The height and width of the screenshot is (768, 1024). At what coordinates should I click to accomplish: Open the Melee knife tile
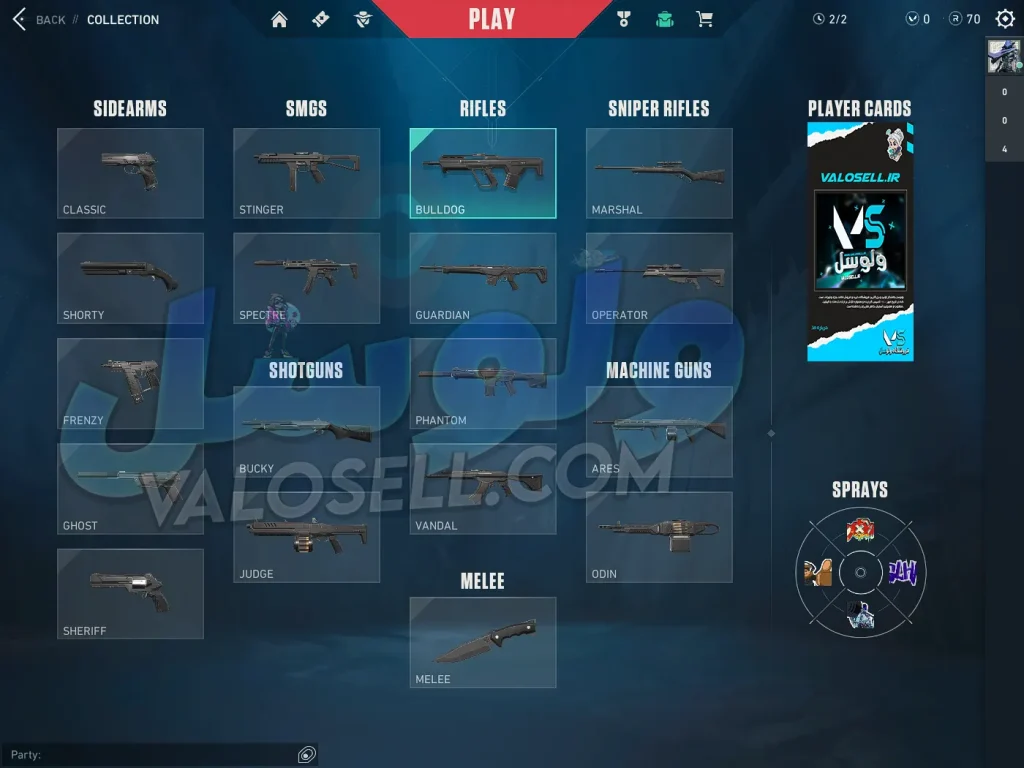[x=483, y=642]
